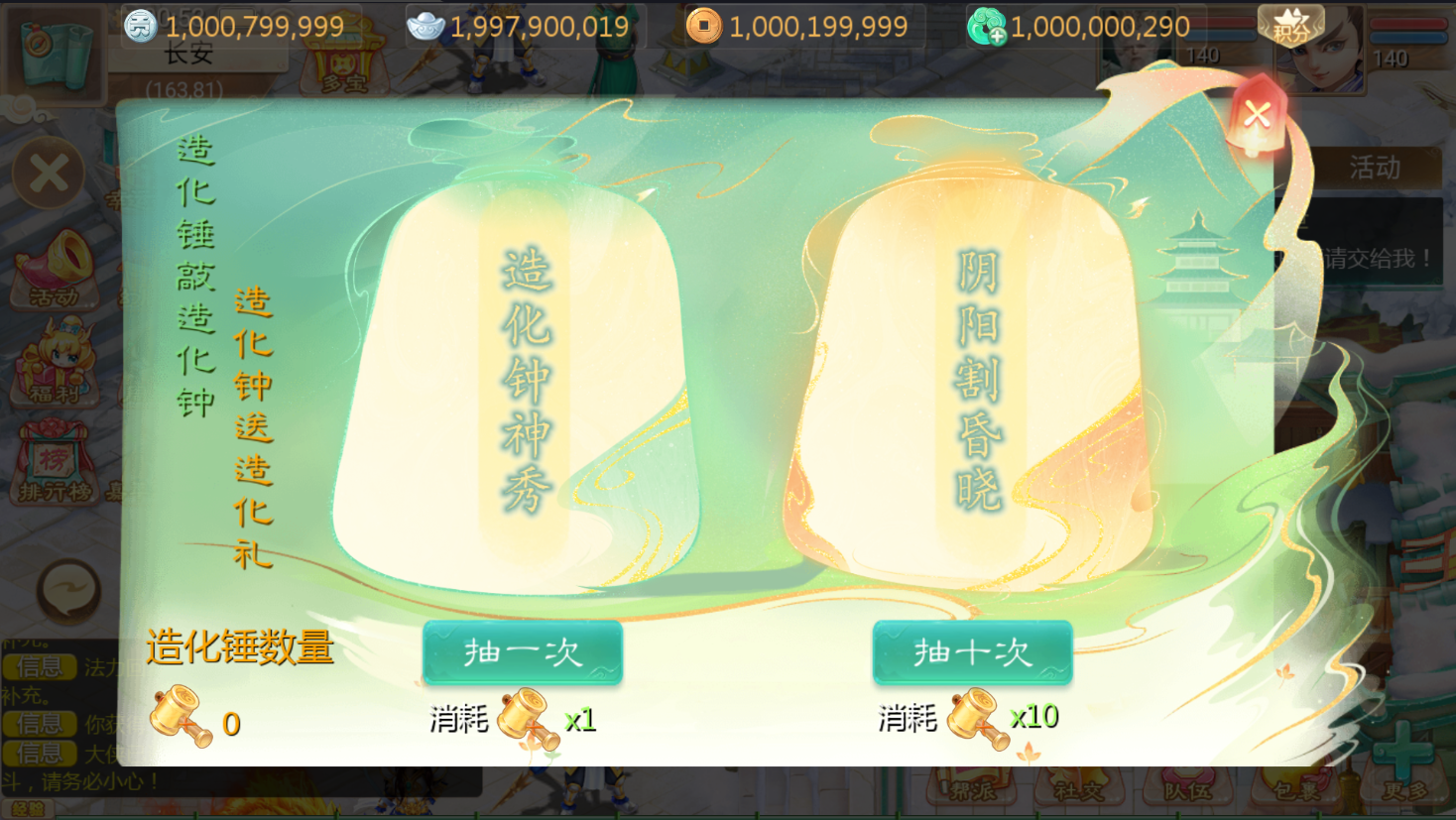The image size is (1456, 820).
Task: Click the 请交给我 quest text link
Action: [1379, 257]
